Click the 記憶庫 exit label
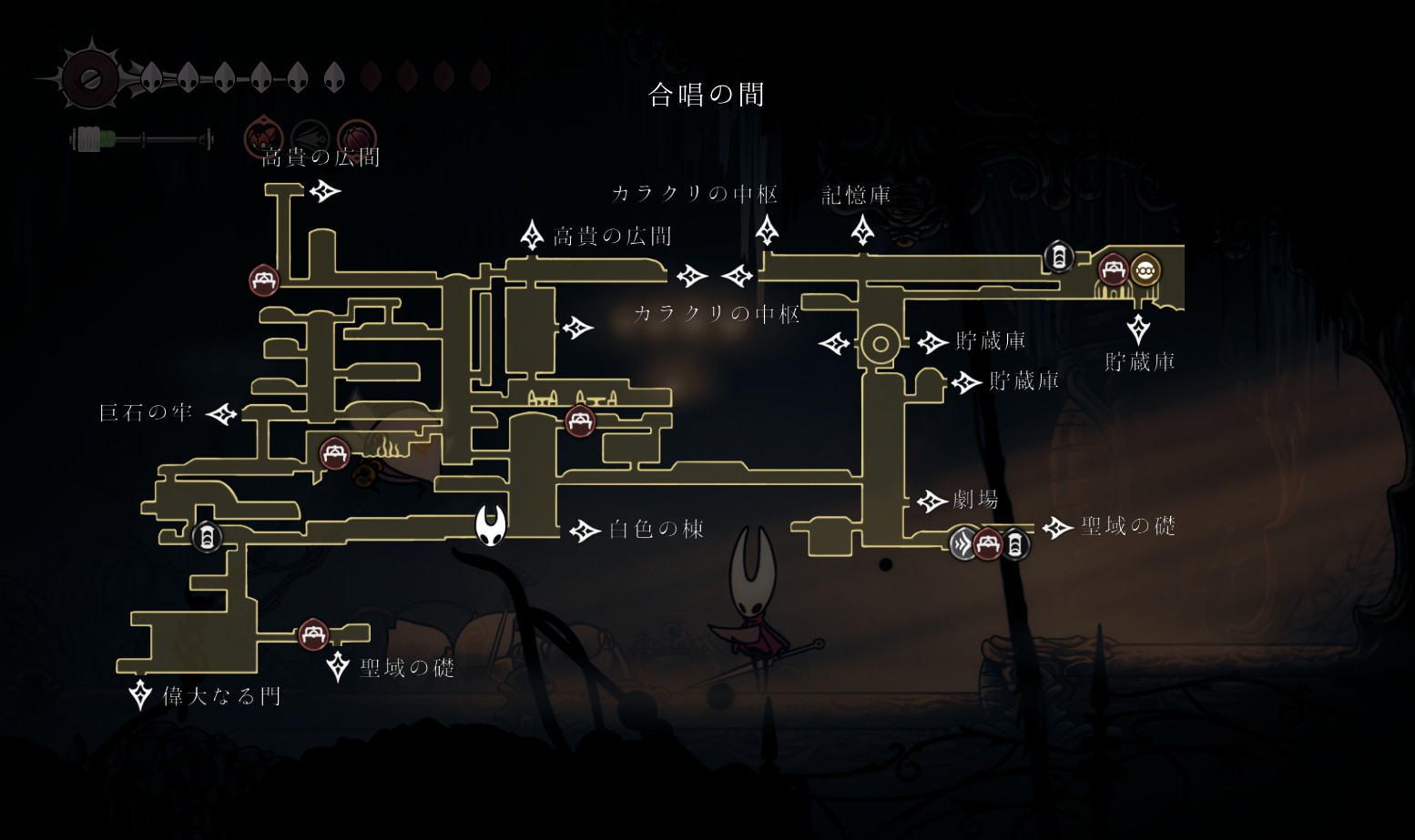Viewport: 1415px width, 840px height. coord(856,195)
